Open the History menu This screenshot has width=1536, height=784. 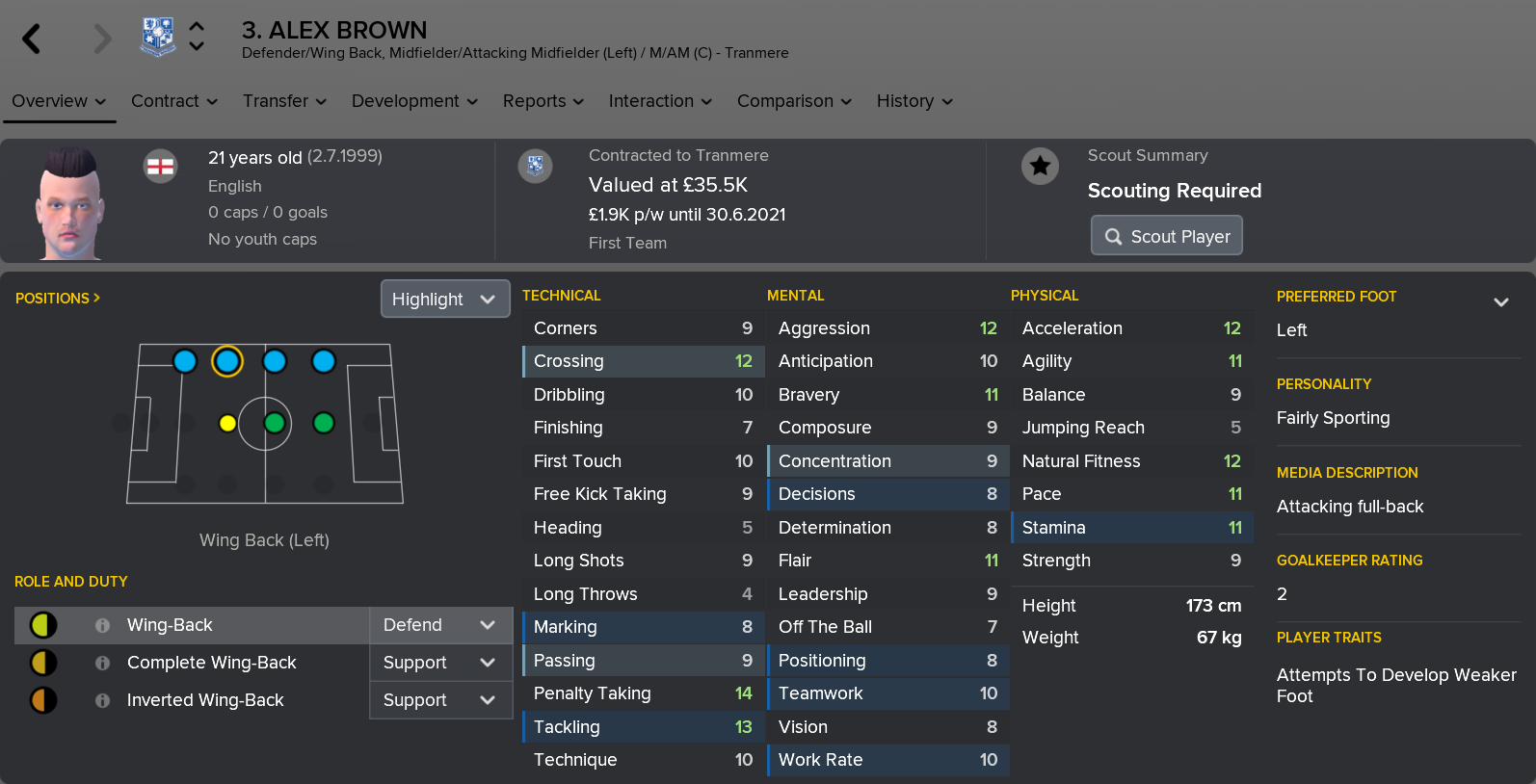point(914,101)
